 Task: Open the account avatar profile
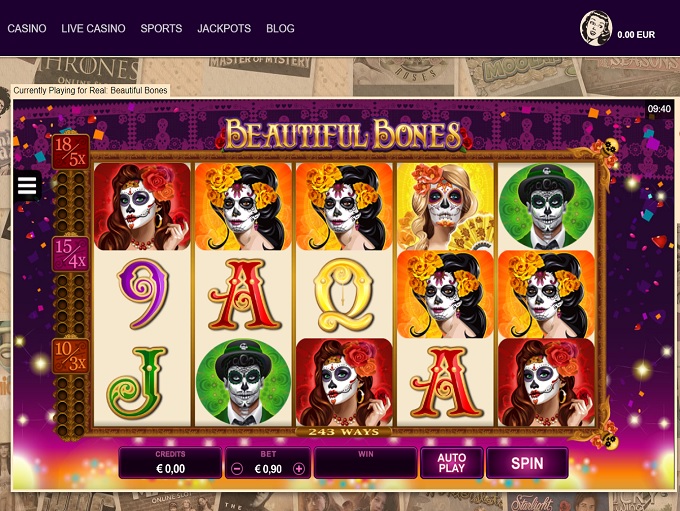[595, 29]
